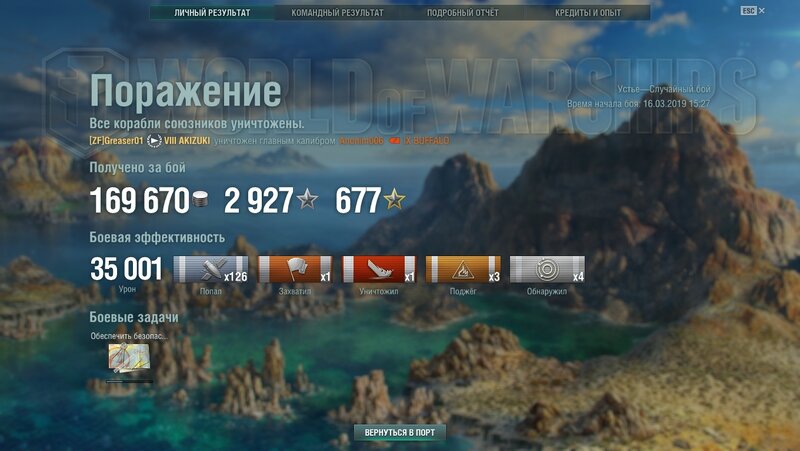Open the Командный результат tab
800x451 pixels.
337,13
